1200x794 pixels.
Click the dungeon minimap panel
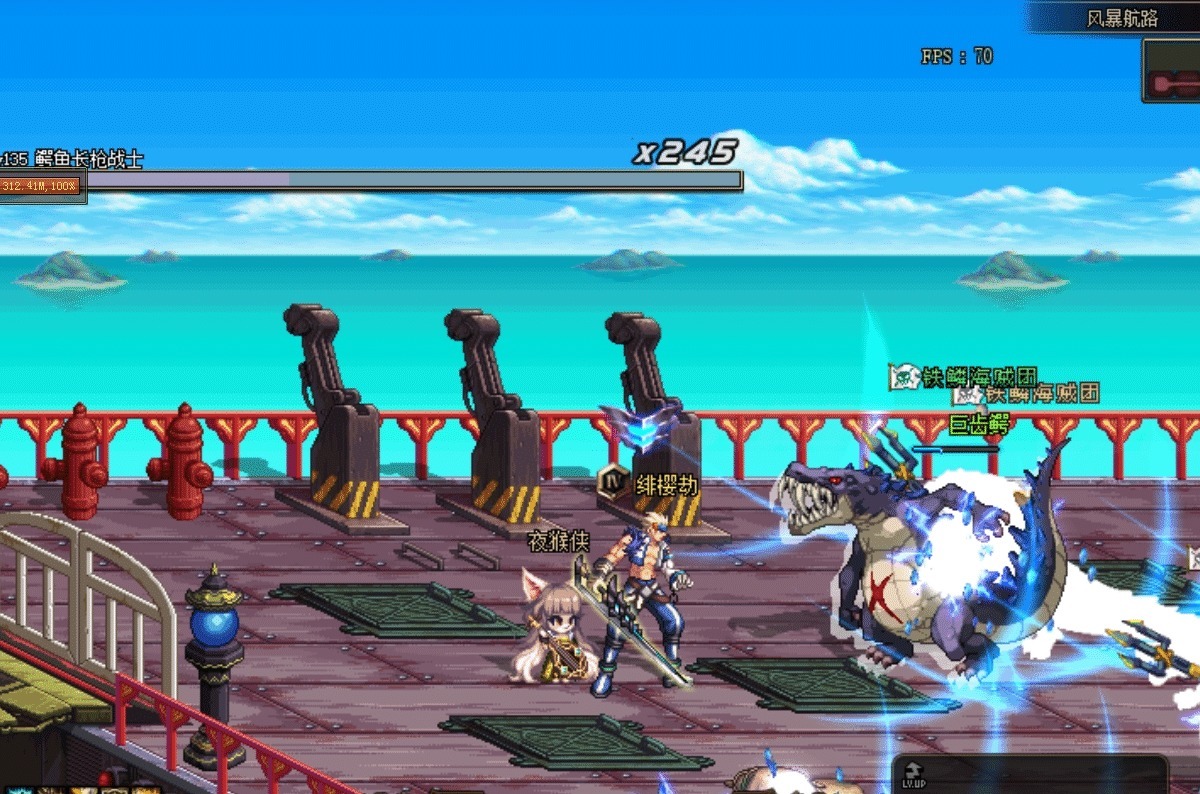[x=1172, y=71]
